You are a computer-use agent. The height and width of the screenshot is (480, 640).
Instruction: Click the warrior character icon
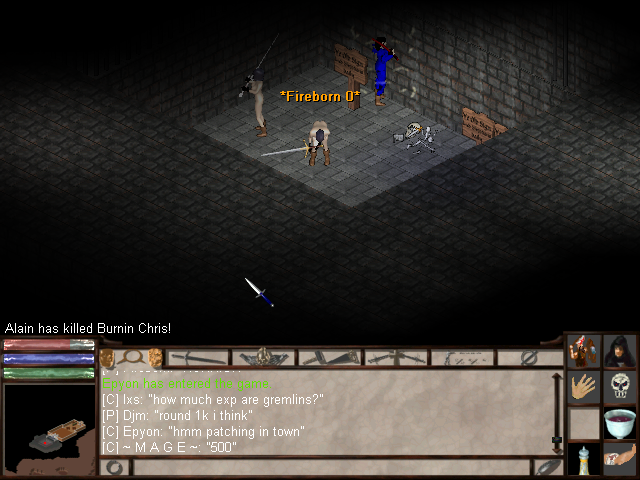coord(584,351)
